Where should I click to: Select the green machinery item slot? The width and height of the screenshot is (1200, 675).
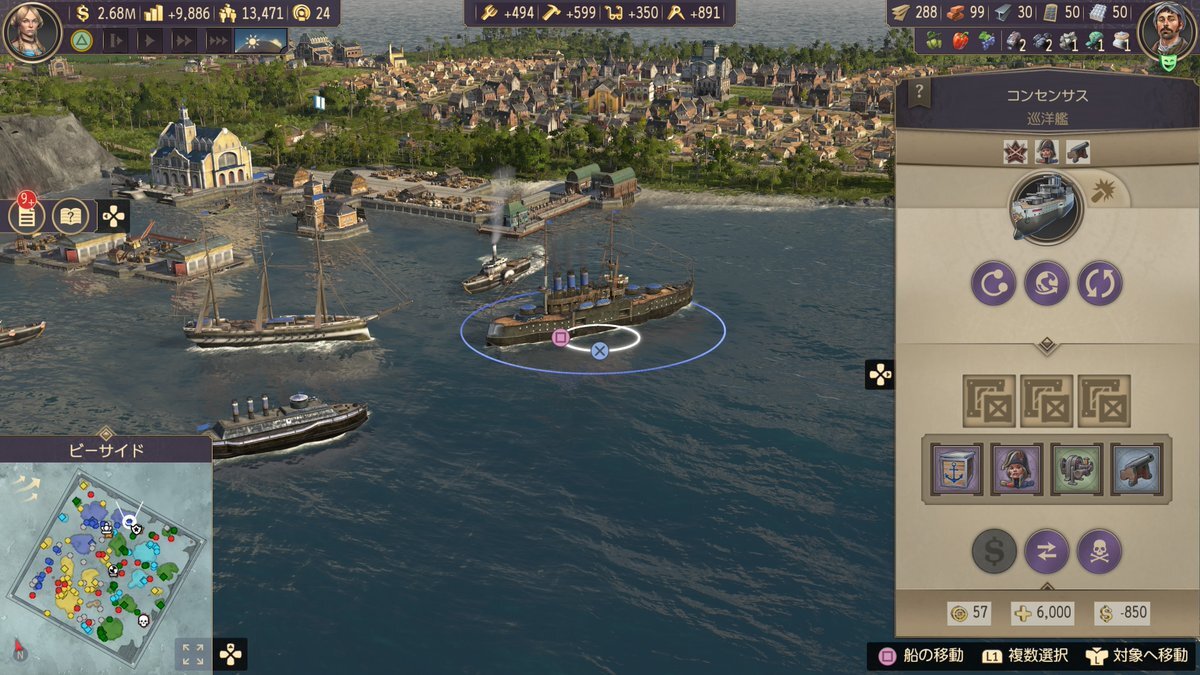1077,469
